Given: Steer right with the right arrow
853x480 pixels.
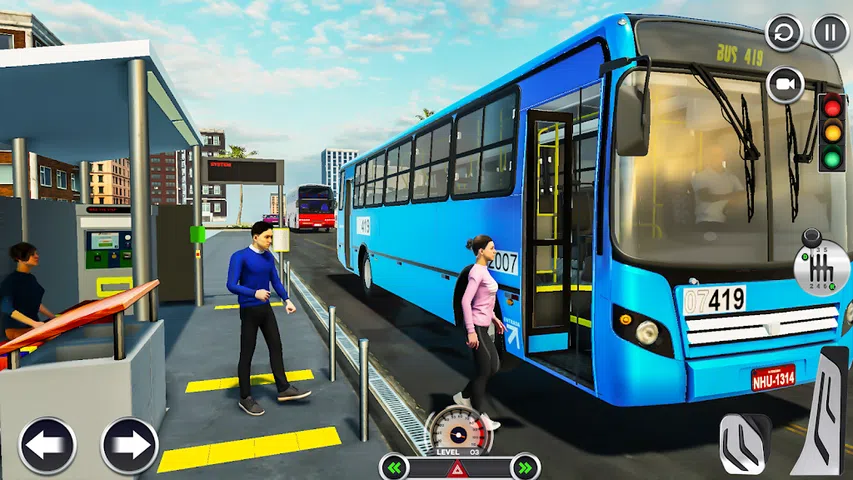Looking at the screenshot, I should click(129, 445).
